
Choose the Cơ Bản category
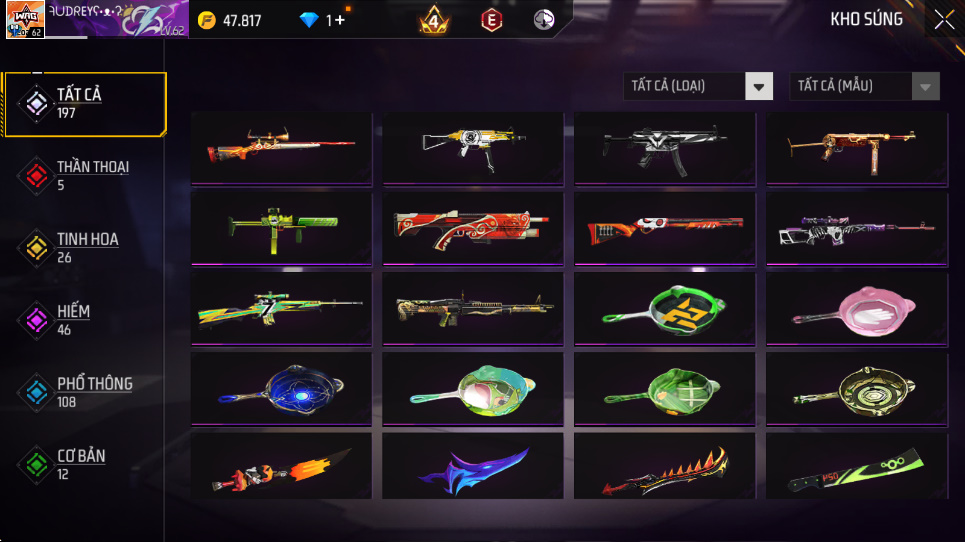(x=84, y=463)
